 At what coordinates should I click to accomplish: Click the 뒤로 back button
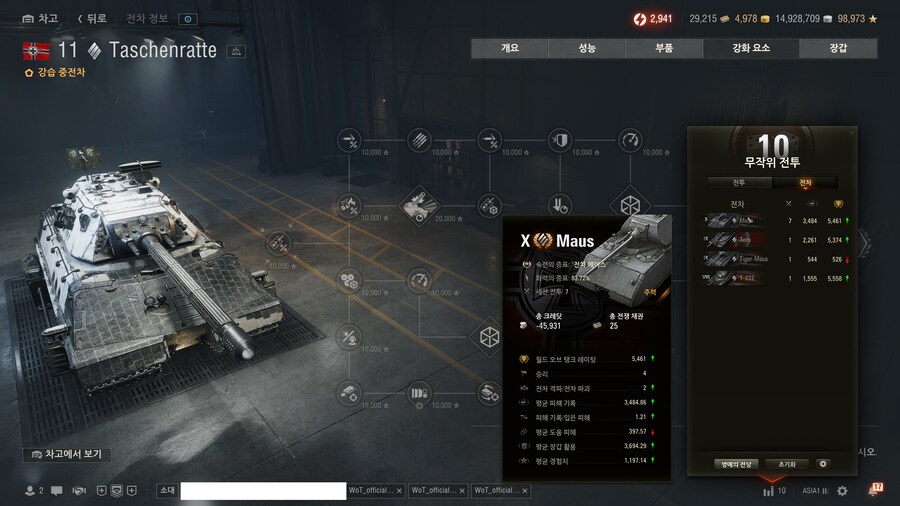pos(92,19)
